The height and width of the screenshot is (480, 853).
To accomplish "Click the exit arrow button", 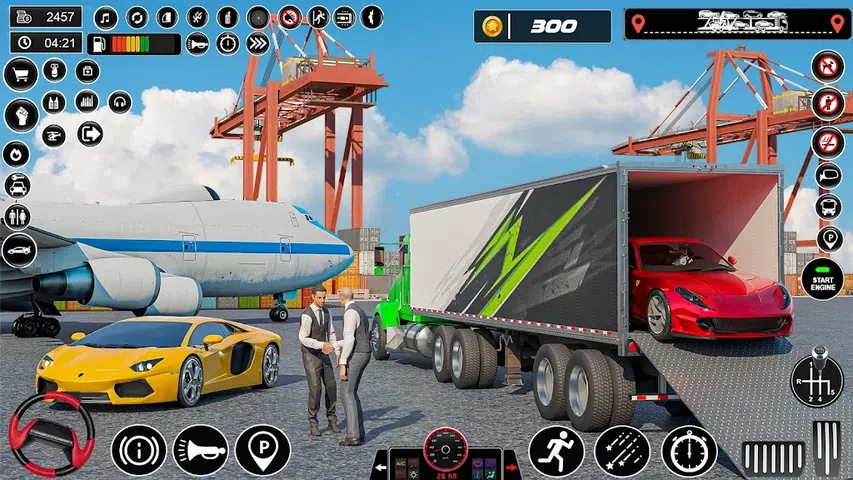I will (x=90, y=133).
